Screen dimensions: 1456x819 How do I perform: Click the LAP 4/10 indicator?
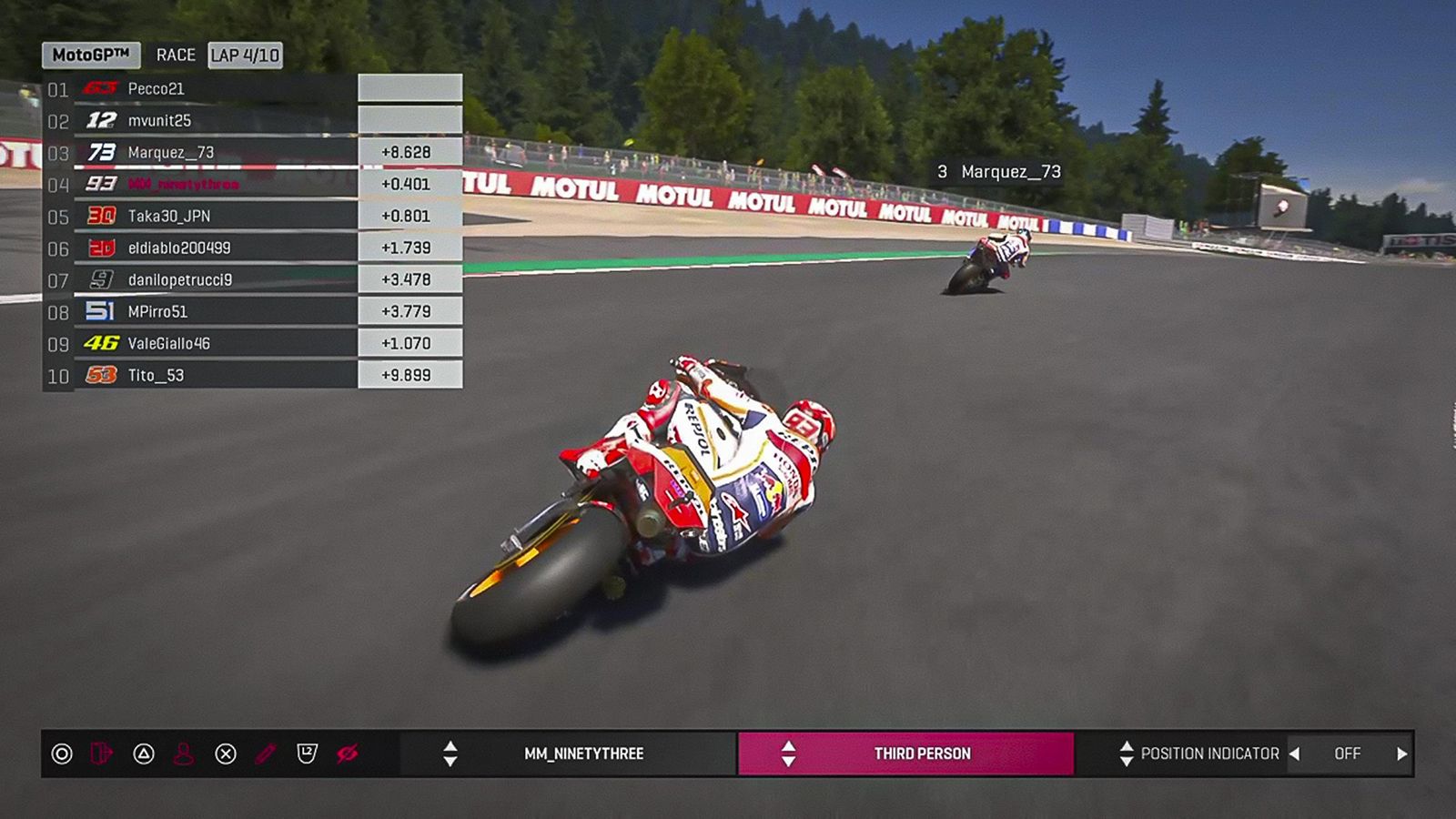(x=246, y=55)
